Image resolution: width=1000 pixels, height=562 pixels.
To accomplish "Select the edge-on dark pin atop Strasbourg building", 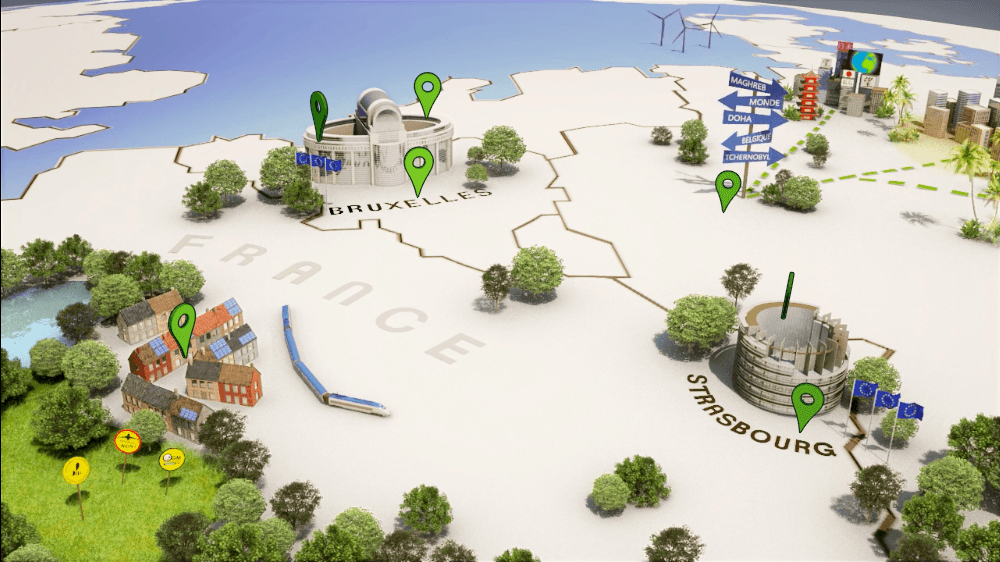I will coord(788,295).
